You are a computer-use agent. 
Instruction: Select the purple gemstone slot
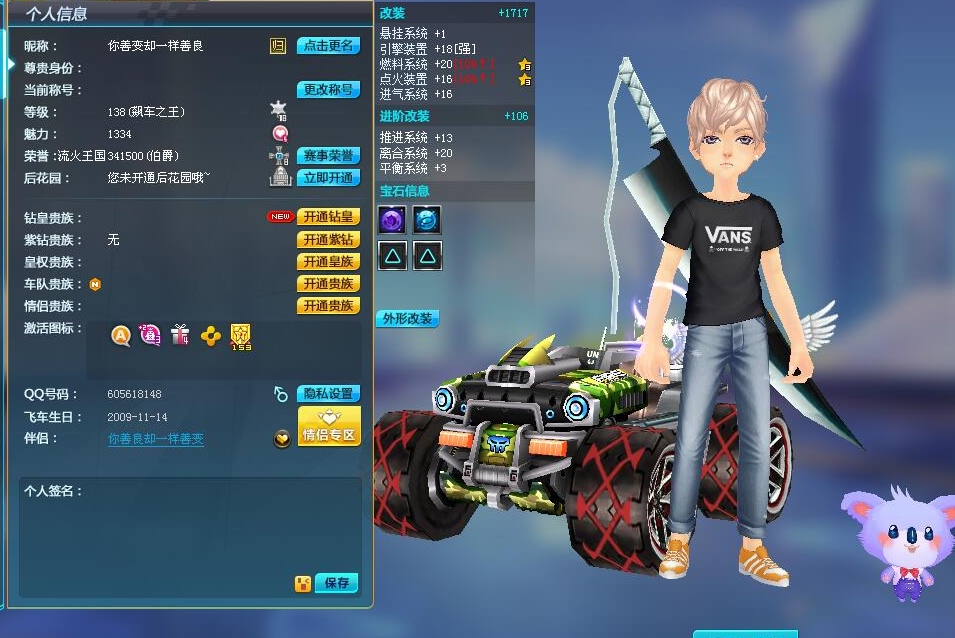coord(392,220)
